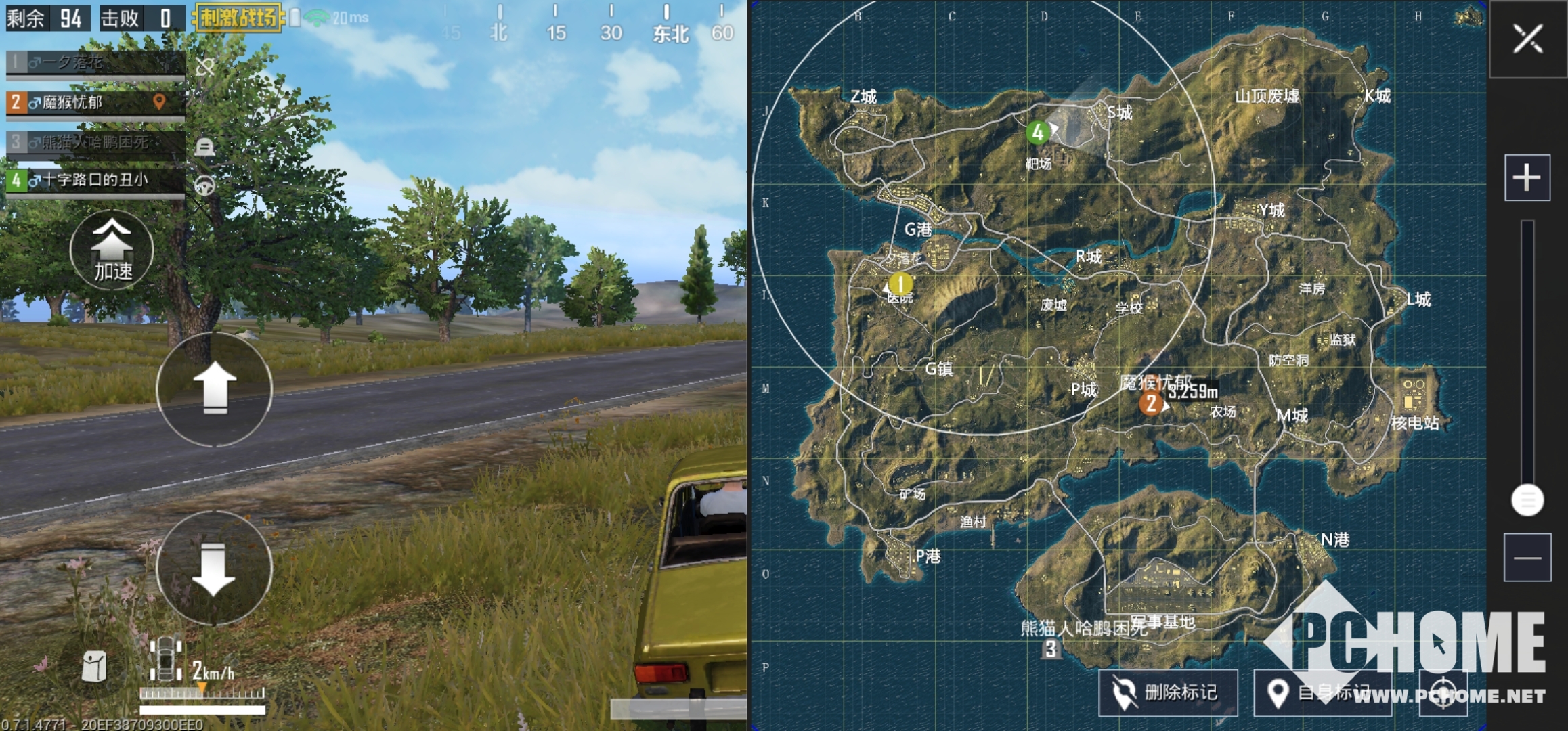The image size is (1568, 731).
Task: Tap the reverse arrow drive button
Action: coord(215,567)
